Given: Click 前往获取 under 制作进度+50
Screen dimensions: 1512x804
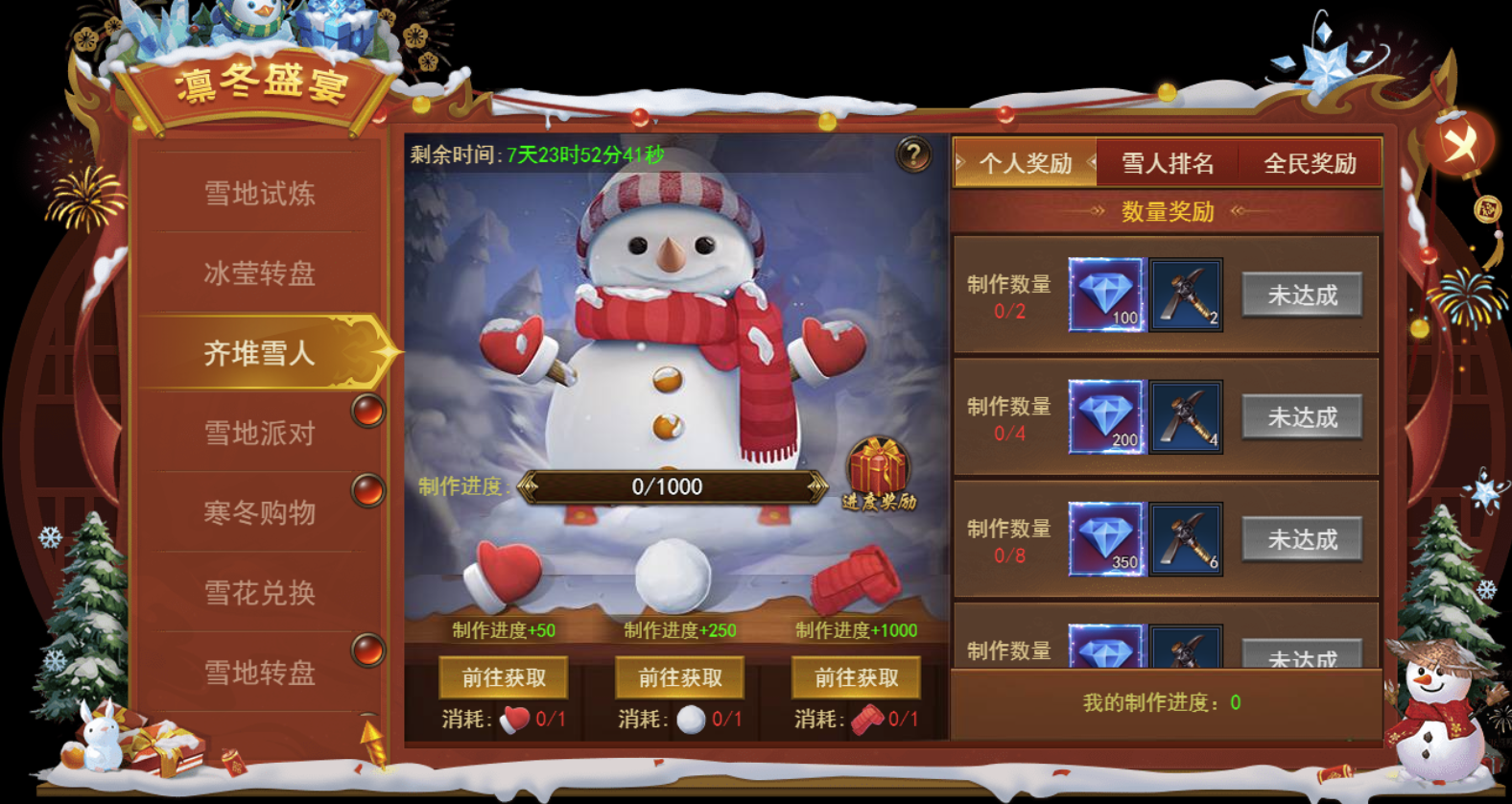Looking at the screenshot, I should click(504, 677).
